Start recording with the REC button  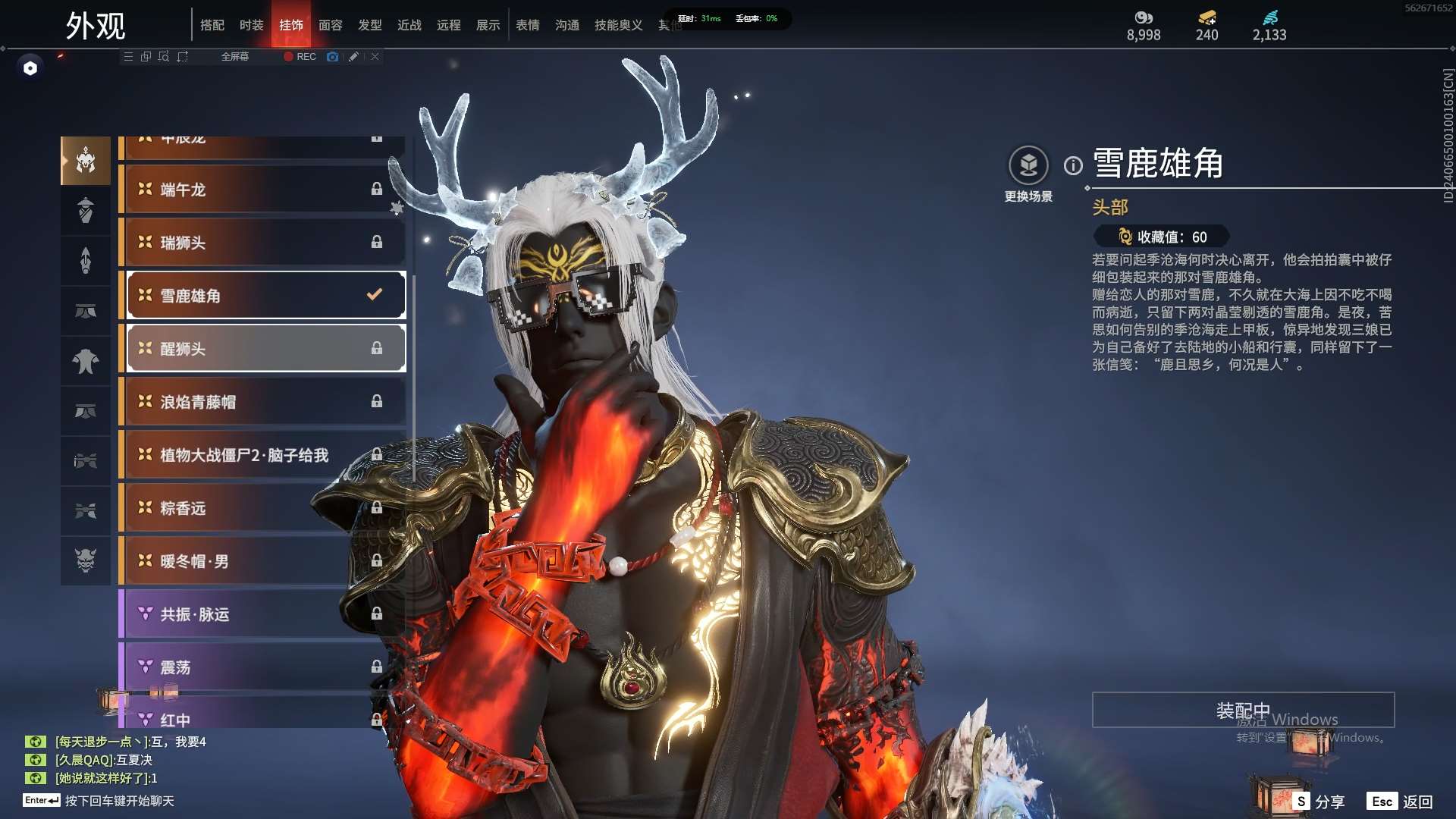[x=300, y=57]
